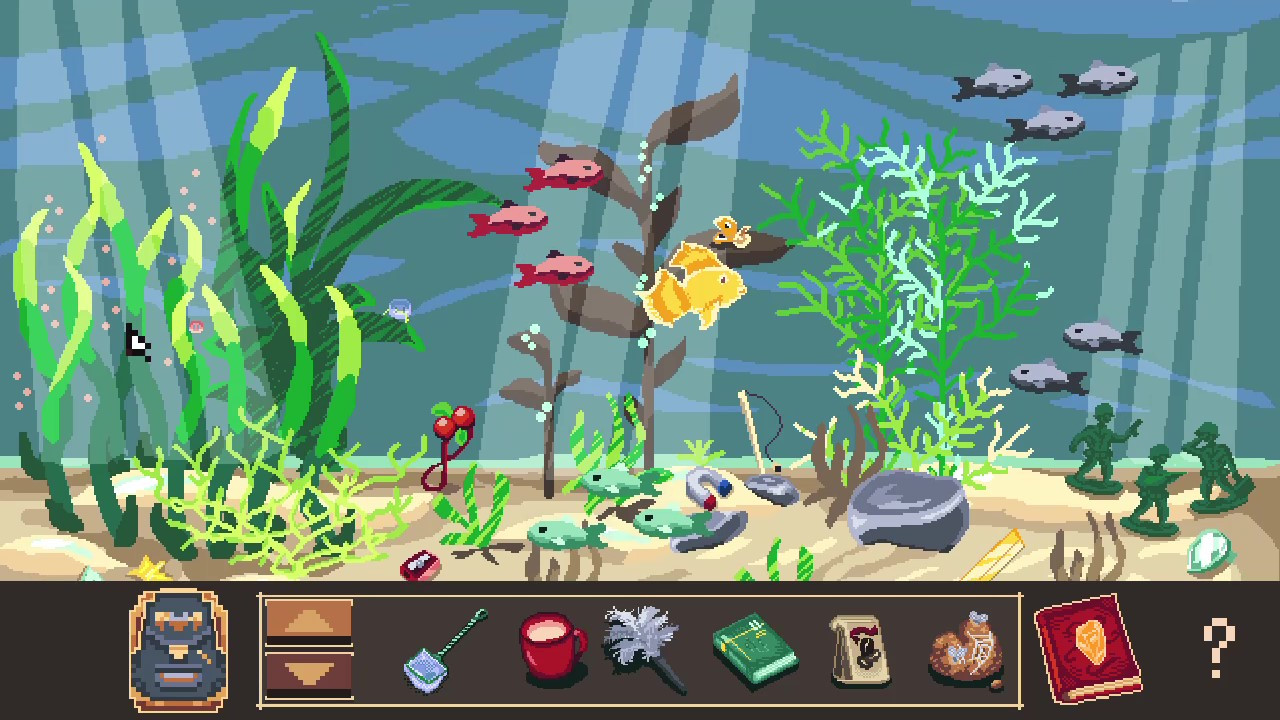Click the red eraser on the sand

tap(420, 565)
